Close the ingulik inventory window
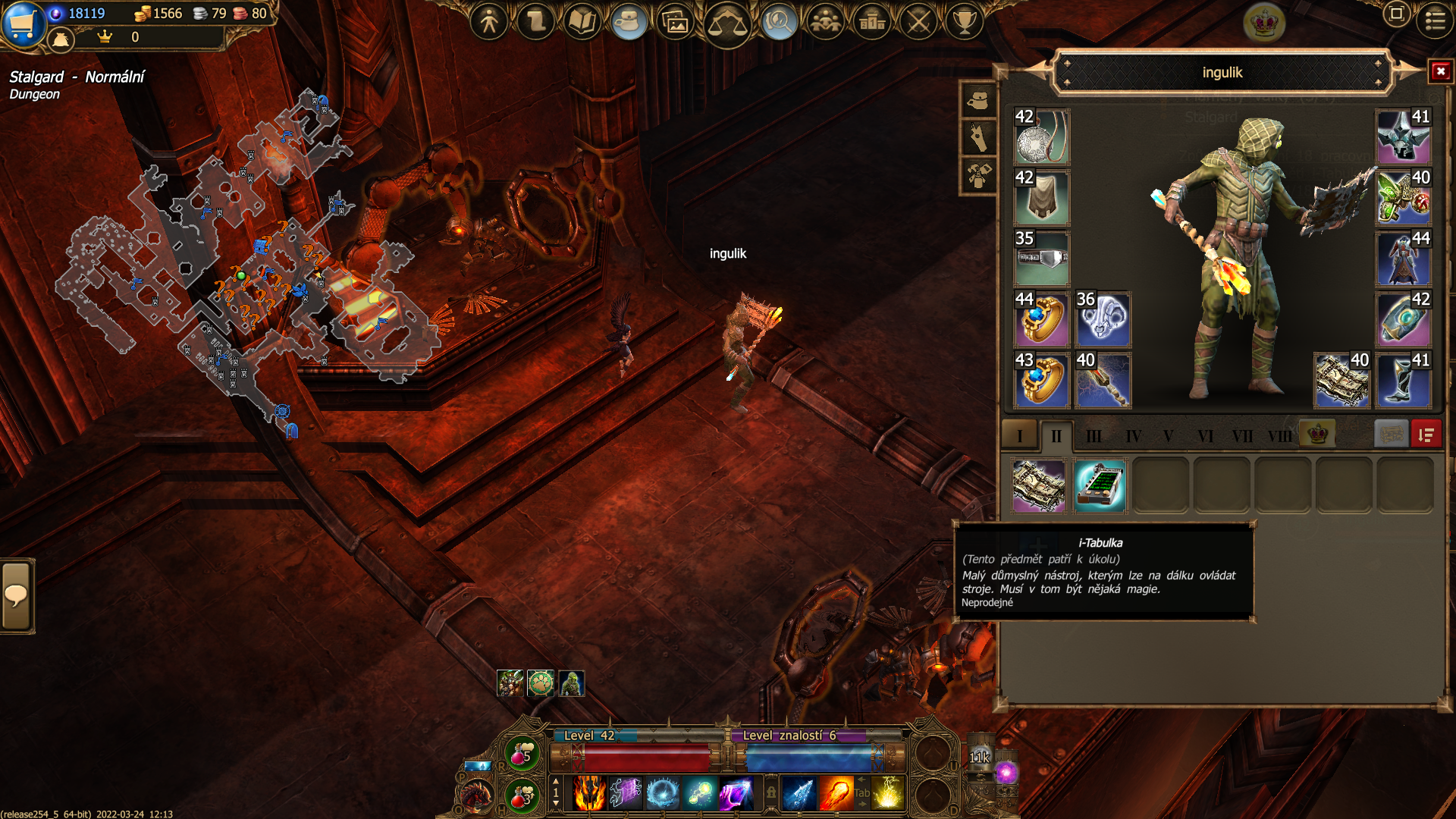 coord(1440,72)
